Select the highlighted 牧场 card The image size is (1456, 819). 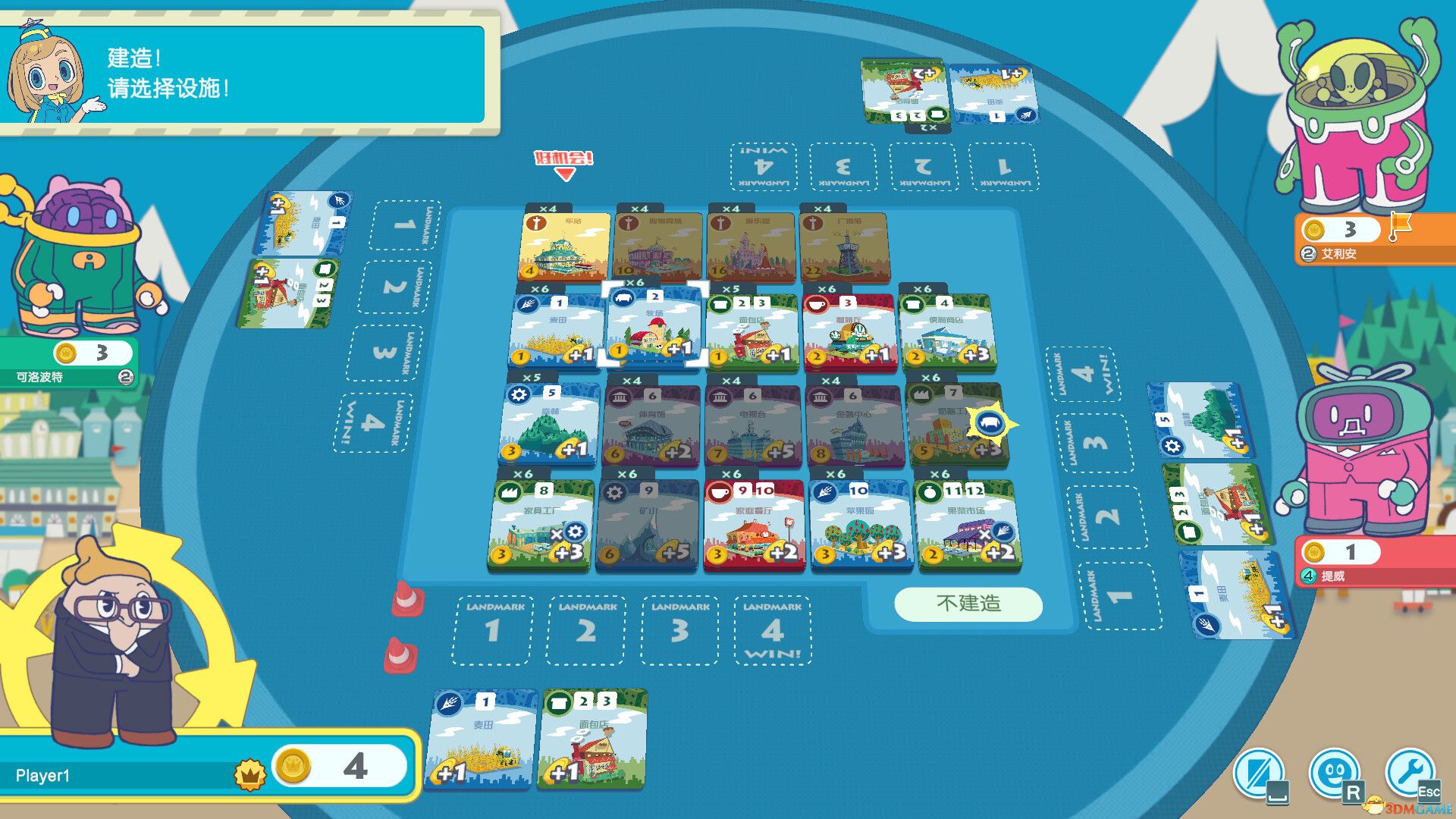tap(654, 328)
